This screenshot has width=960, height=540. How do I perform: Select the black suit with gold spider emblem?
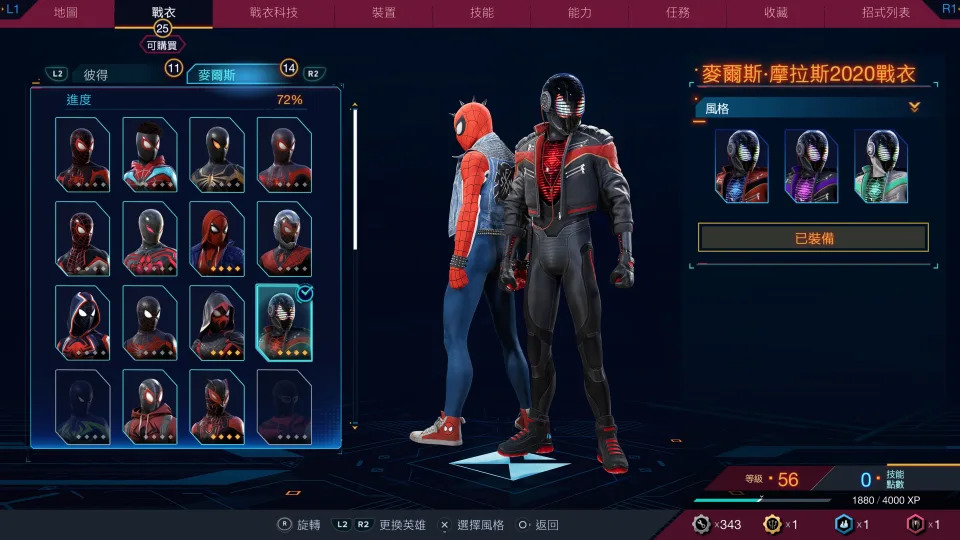pos(217,153)
